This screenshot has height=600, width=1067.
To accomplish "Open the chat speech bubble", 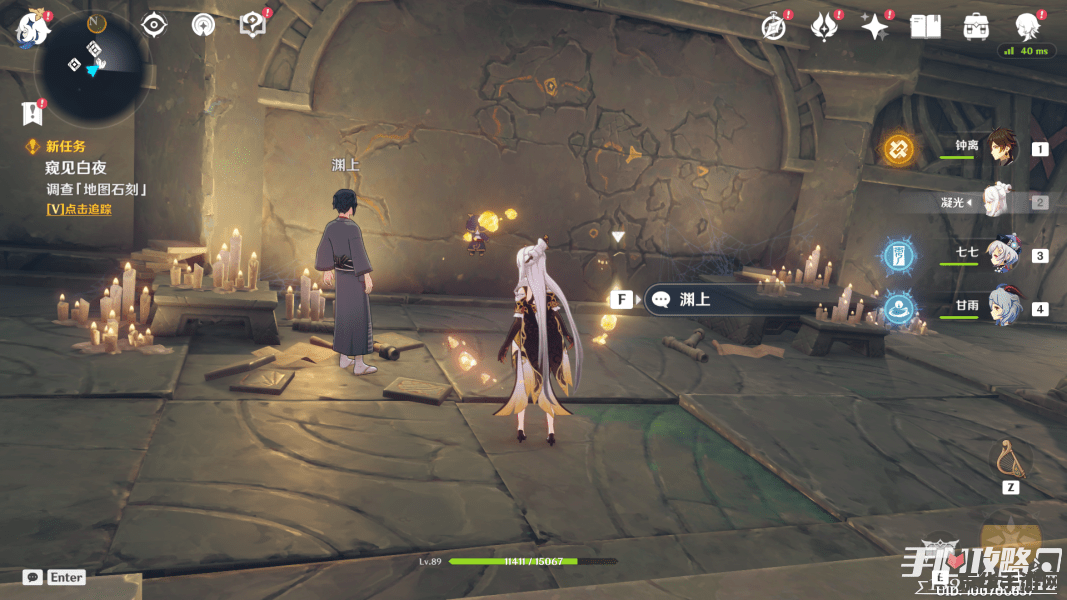I will [x=33, y=577].
